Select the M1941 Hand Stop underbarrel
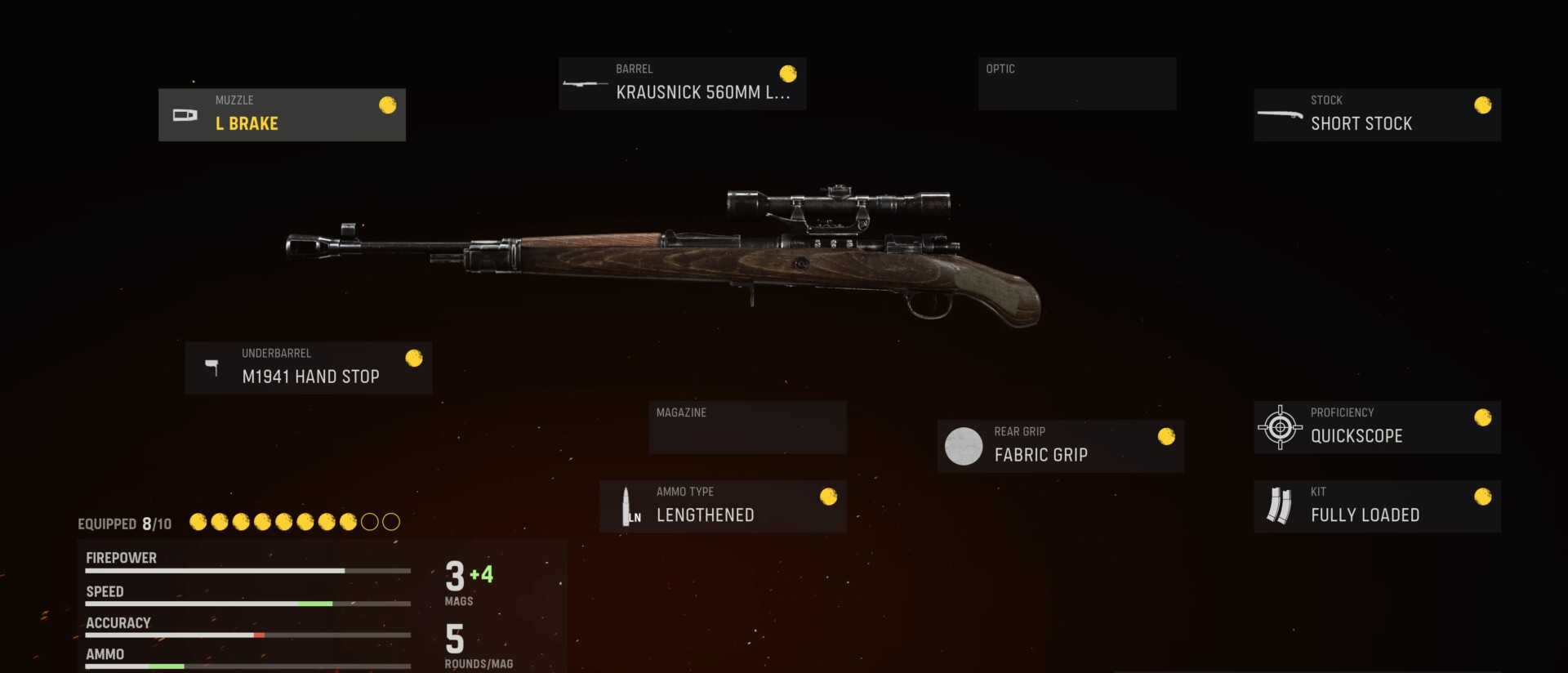The height and width of the screenshot is (673, 1568). click(308, 368)
